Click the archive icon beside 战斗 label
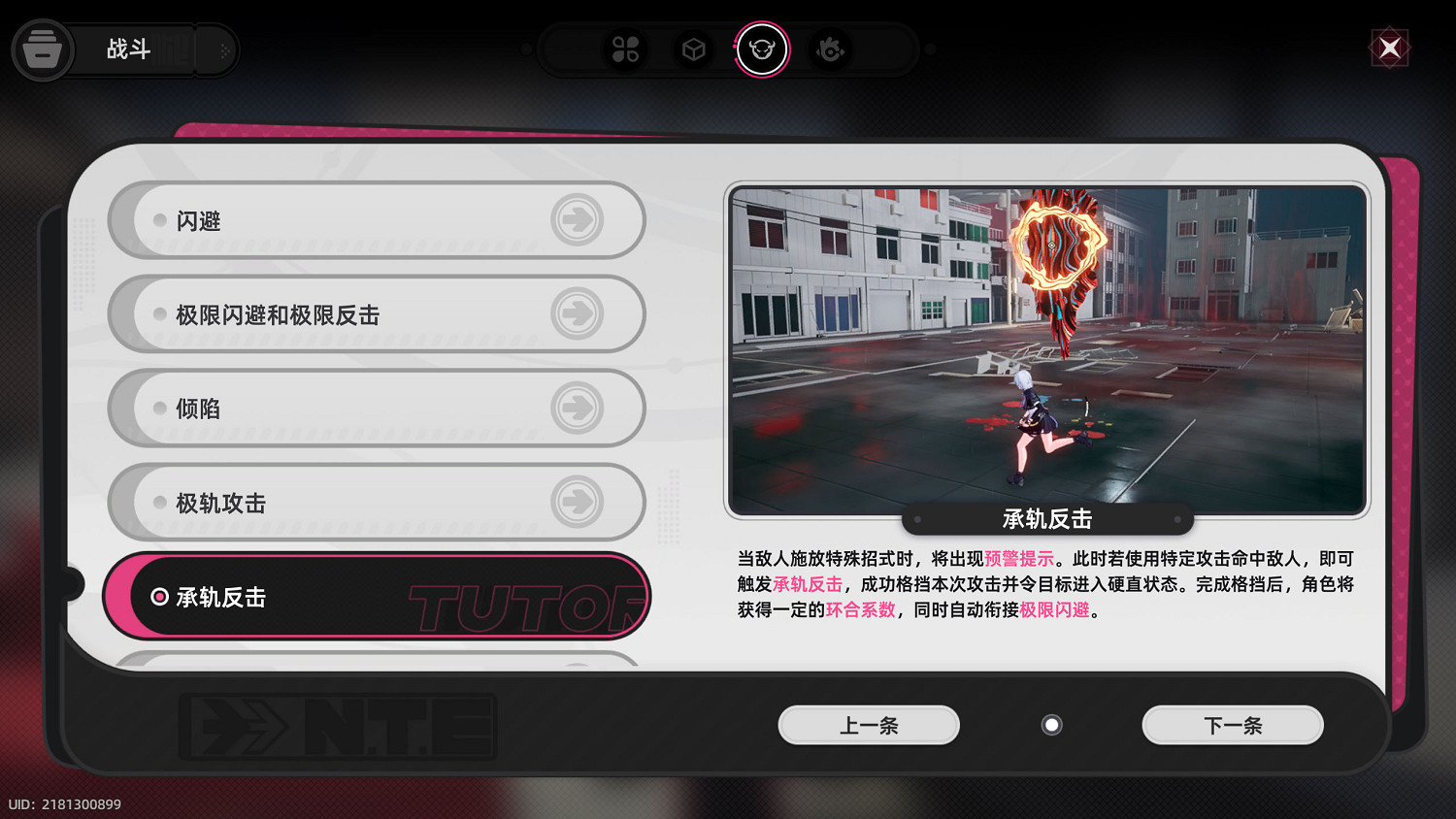The width and height of the screenshot is (1456, 819). tap(43, 49)
